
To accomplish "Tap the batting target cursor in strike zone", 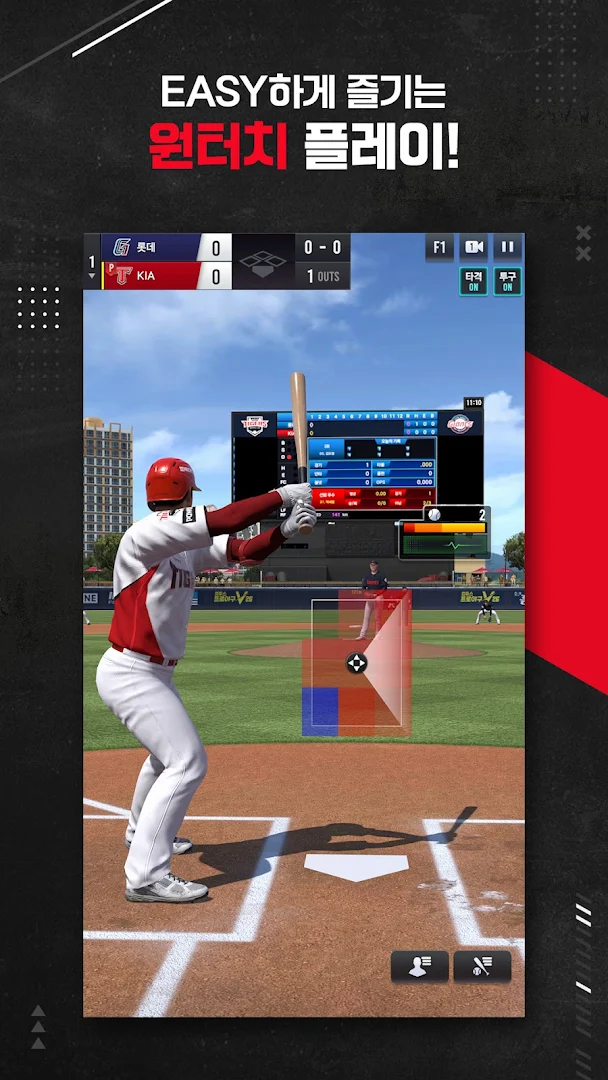I will (356, 662).
